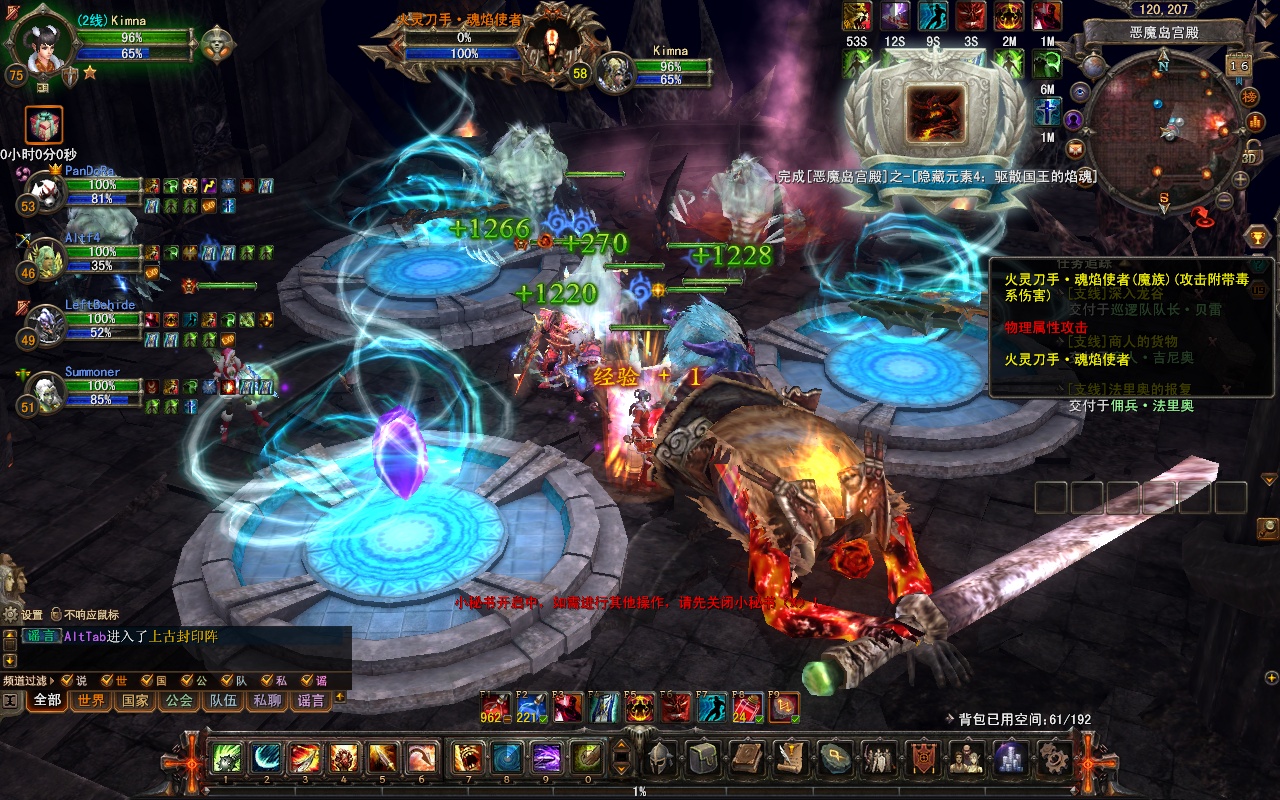
Task: Open the gift box reward icon
Action: 44,125
